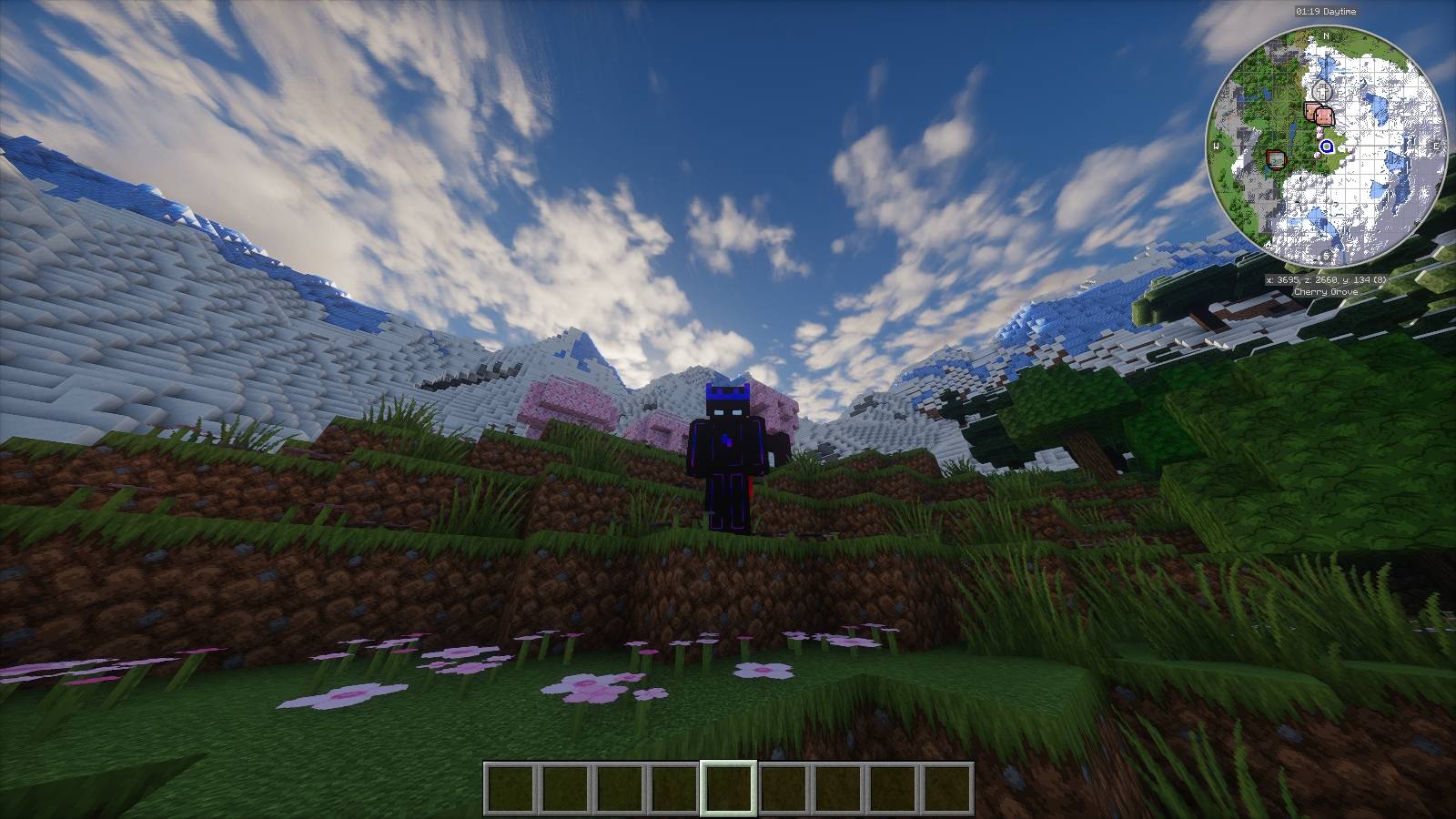Click the coordinates readout under the minimap
The height and width of the screenshot is (819, 1456).
(x=1328, y=279)
